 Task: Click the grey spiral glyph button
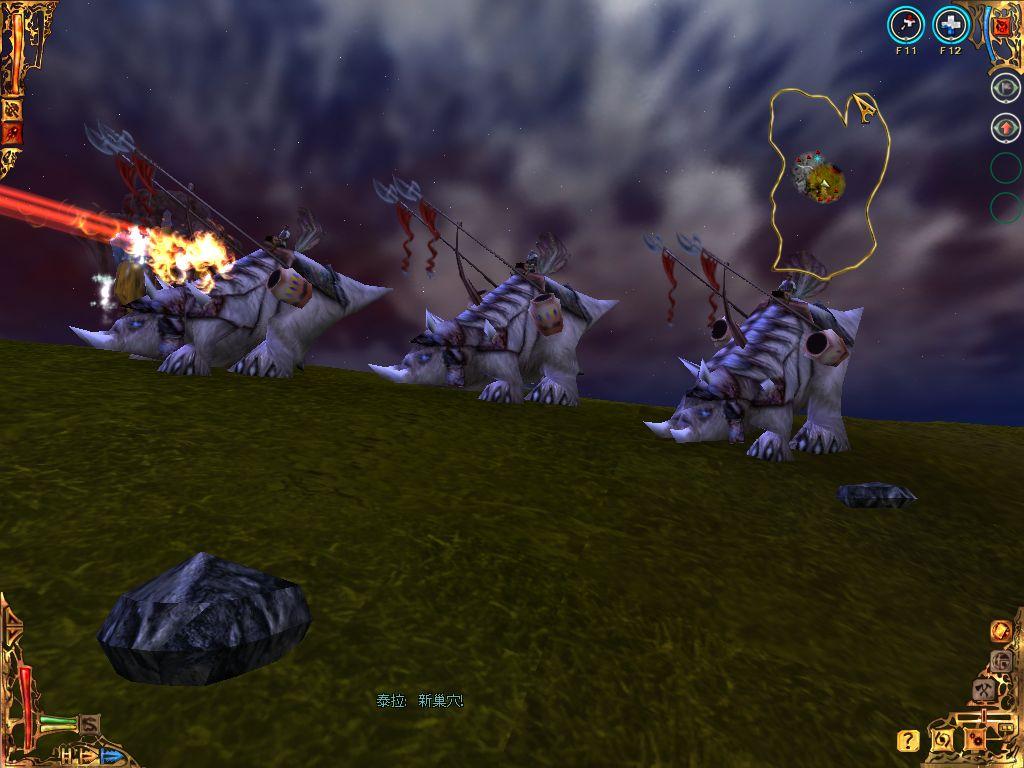point(999,661)
